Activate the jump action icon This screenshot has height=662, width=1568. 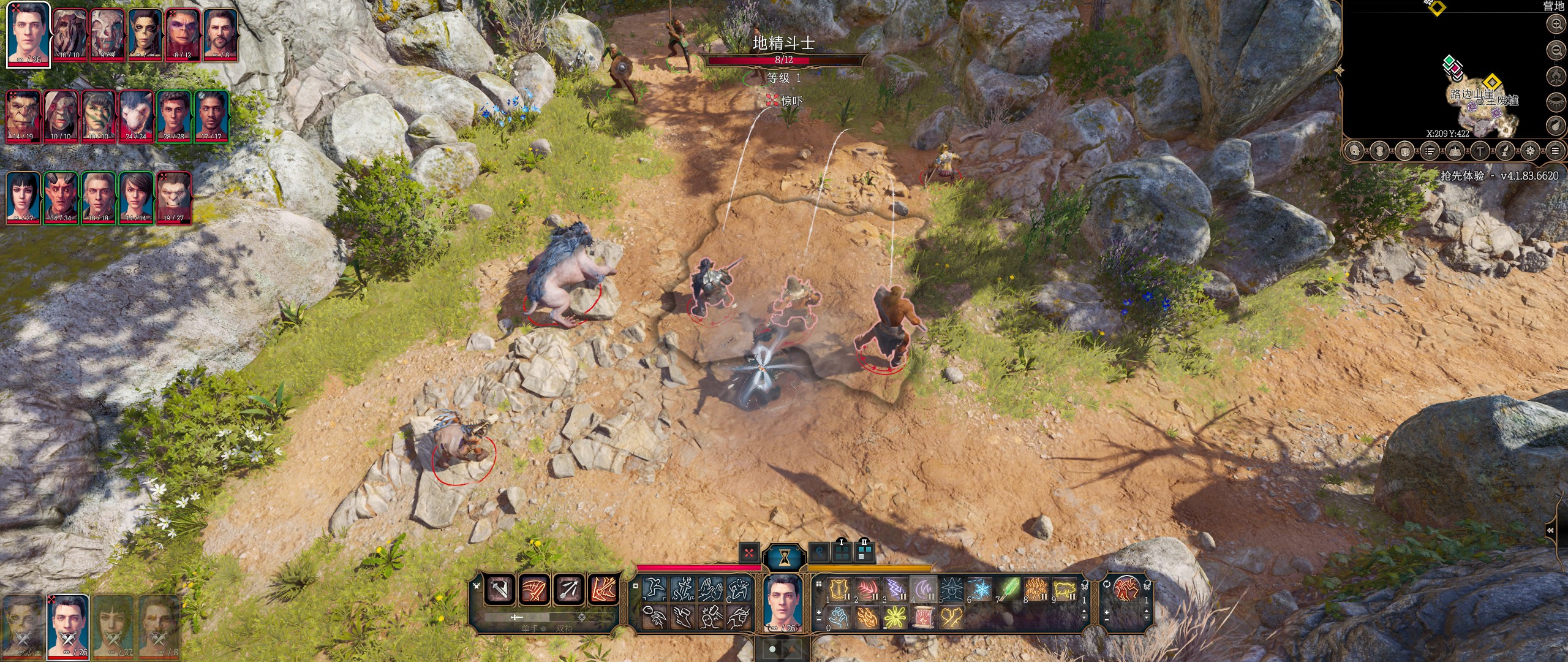click(655, 590)
